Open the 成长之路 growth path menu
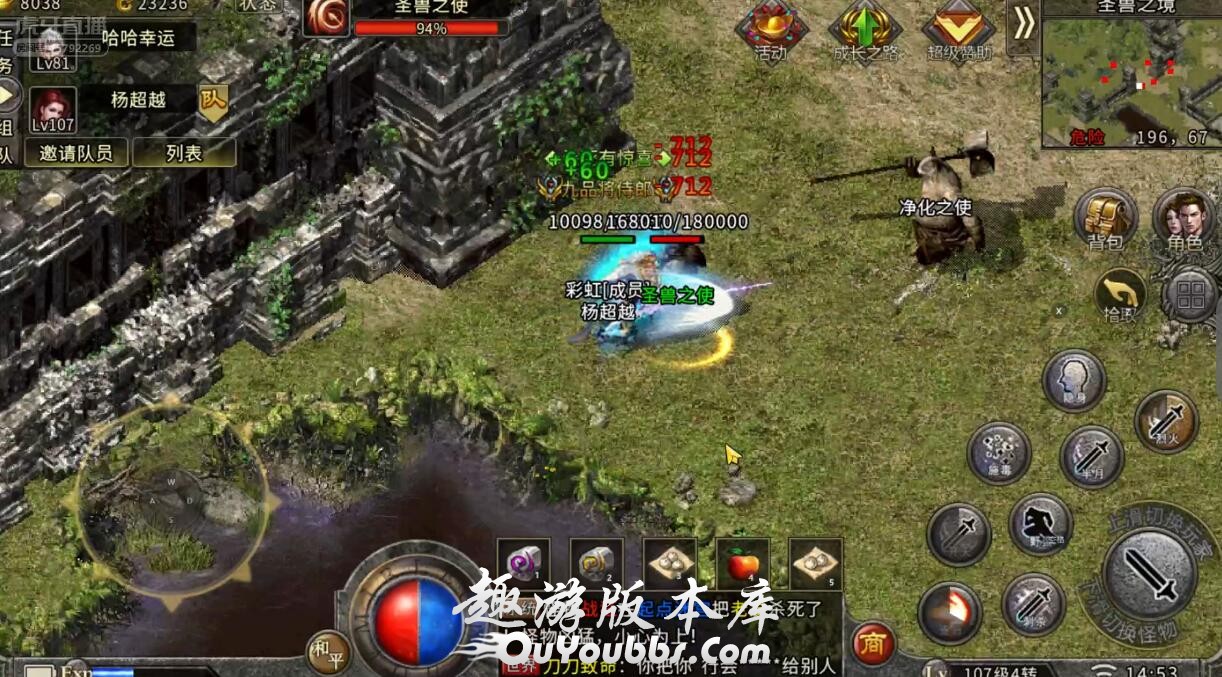Screen dimensions: 1222x677 (x=866, y=32)
